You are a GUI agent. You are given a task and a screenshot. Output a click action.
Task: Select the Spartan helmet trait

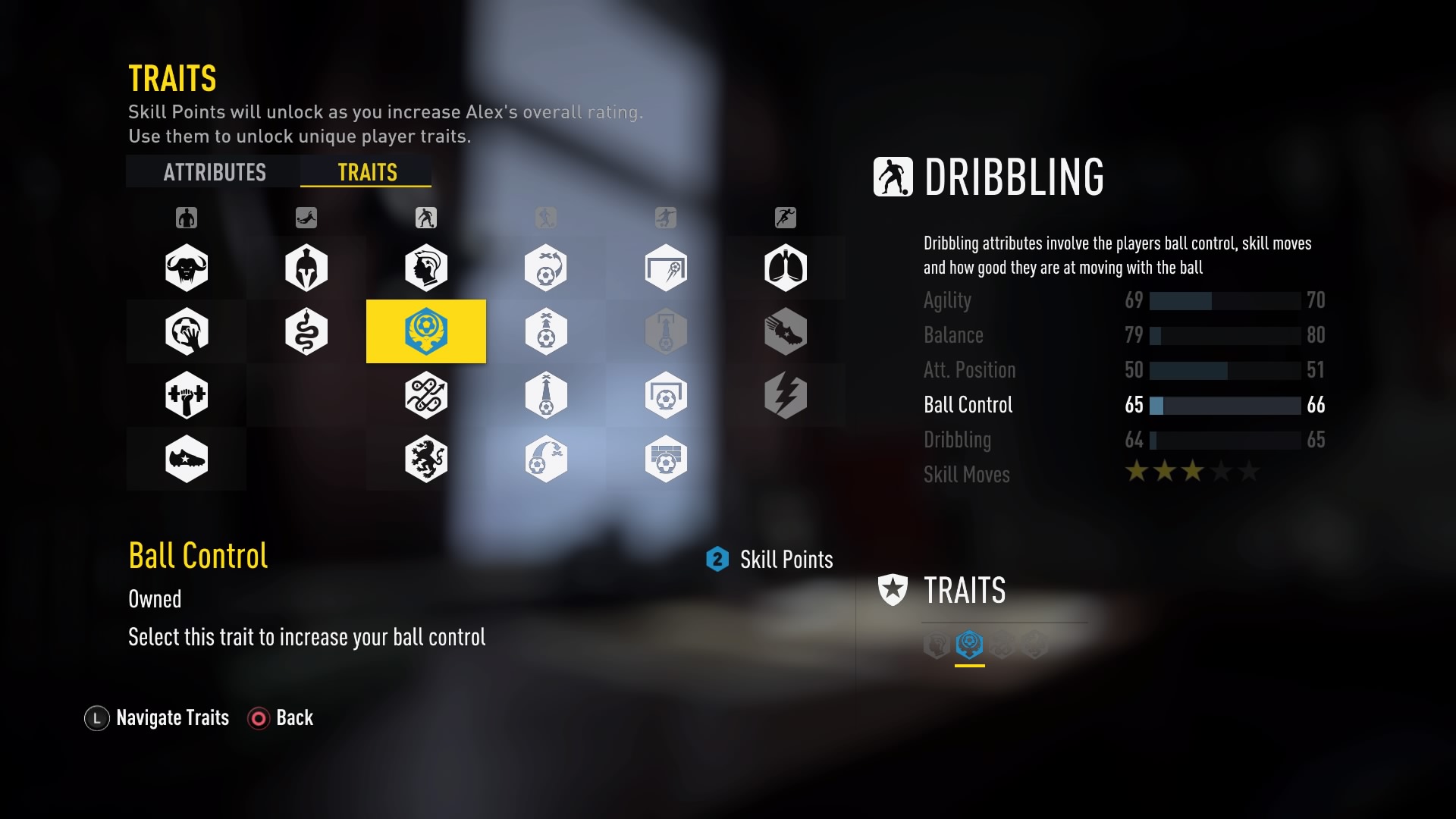306,268
